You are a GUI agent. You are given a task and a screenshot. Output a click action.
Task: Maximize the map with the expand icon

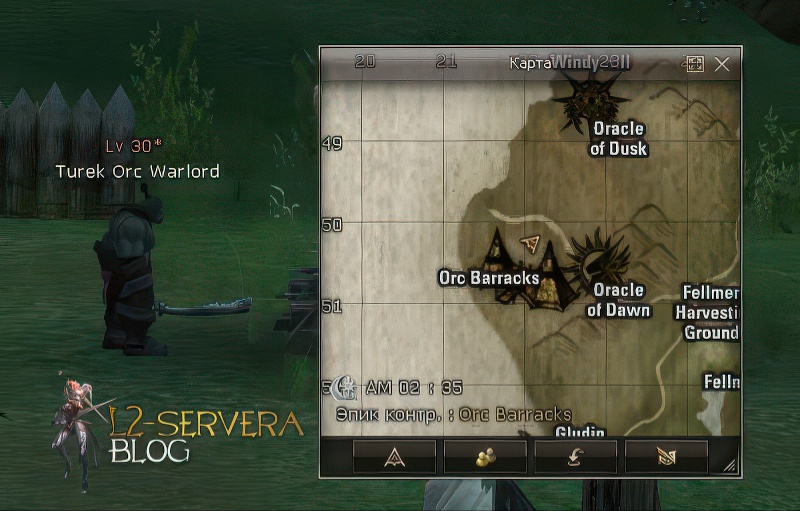[x=695, y=64]
